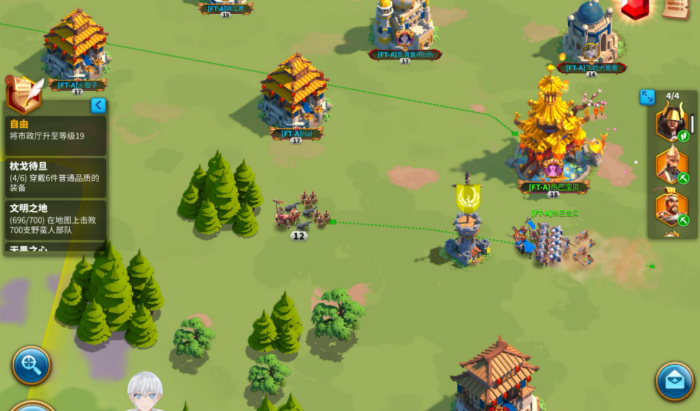Select the 自由 city hall upgrade quest

55,130
